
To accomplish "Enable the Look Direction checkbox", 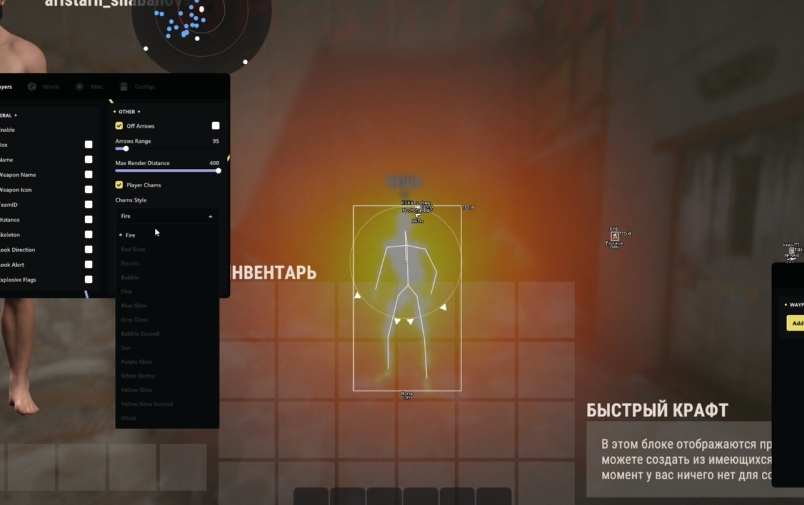I will coord(88,250).
